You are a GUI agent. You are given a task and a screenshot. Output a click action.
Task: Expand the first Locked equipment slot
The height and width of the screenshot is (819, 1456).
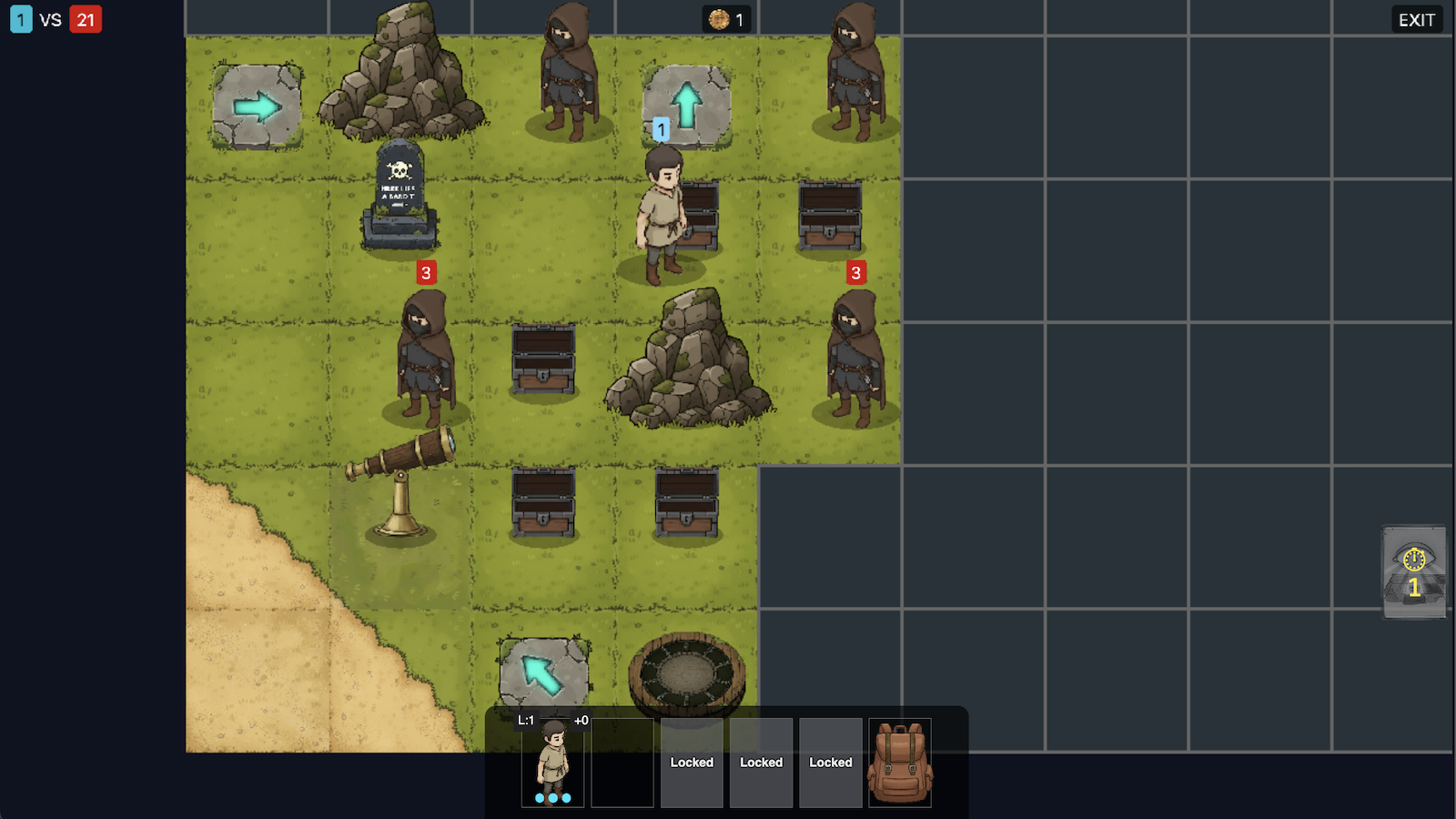click(692, 763)
